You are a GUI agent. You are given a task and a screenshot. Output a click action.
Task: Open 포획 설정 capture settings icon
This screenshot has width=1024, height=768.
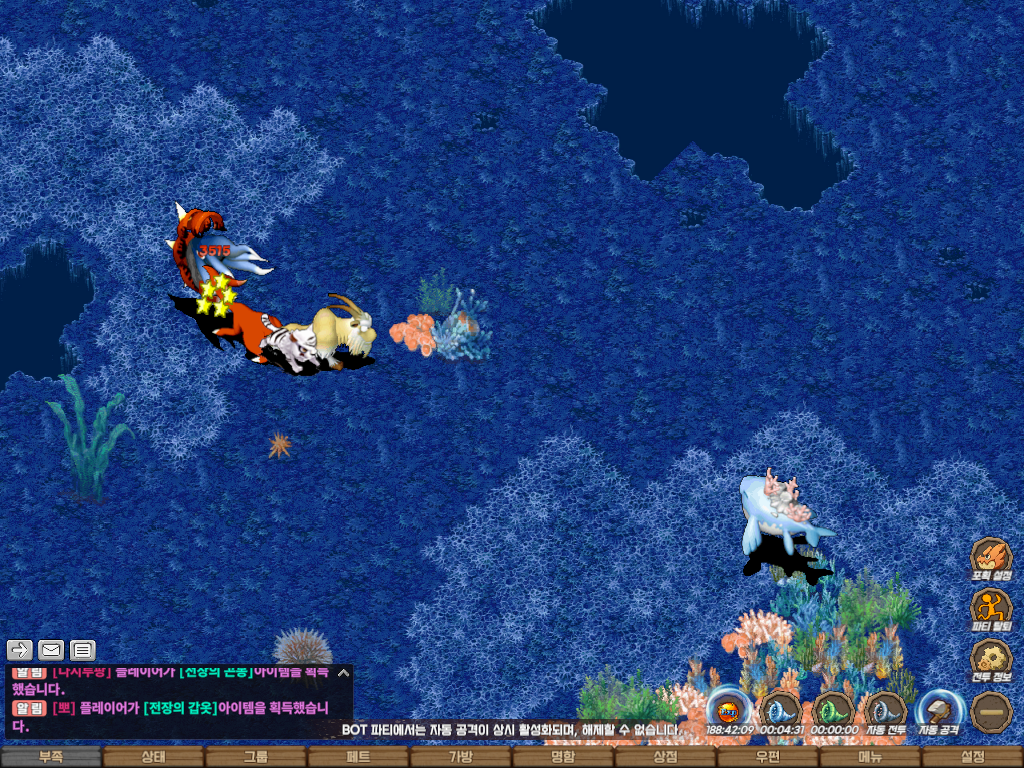991,558
